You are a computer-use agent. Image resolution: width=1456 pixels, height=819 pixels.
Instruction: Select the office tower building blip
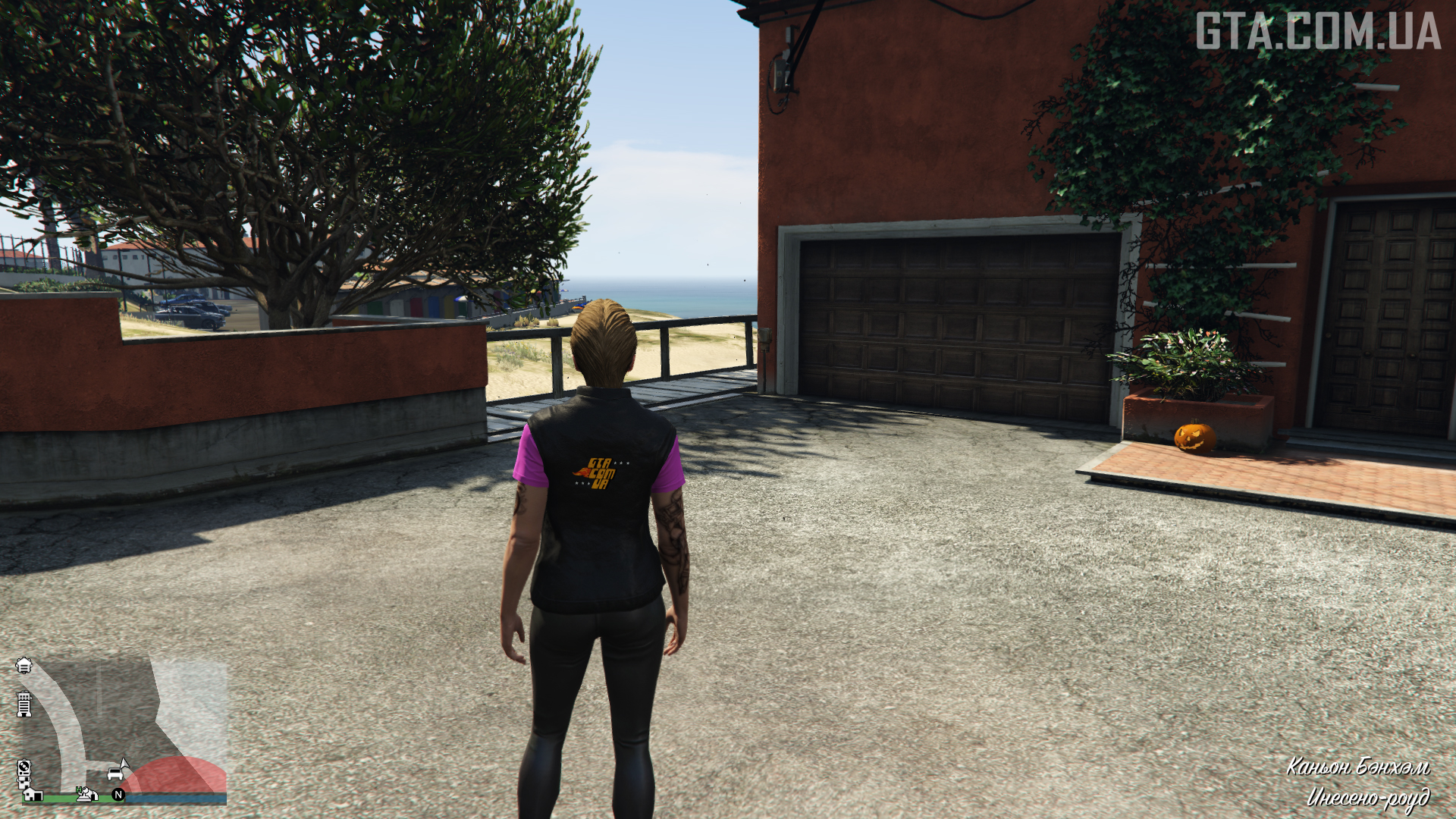[x=24, y=704]
